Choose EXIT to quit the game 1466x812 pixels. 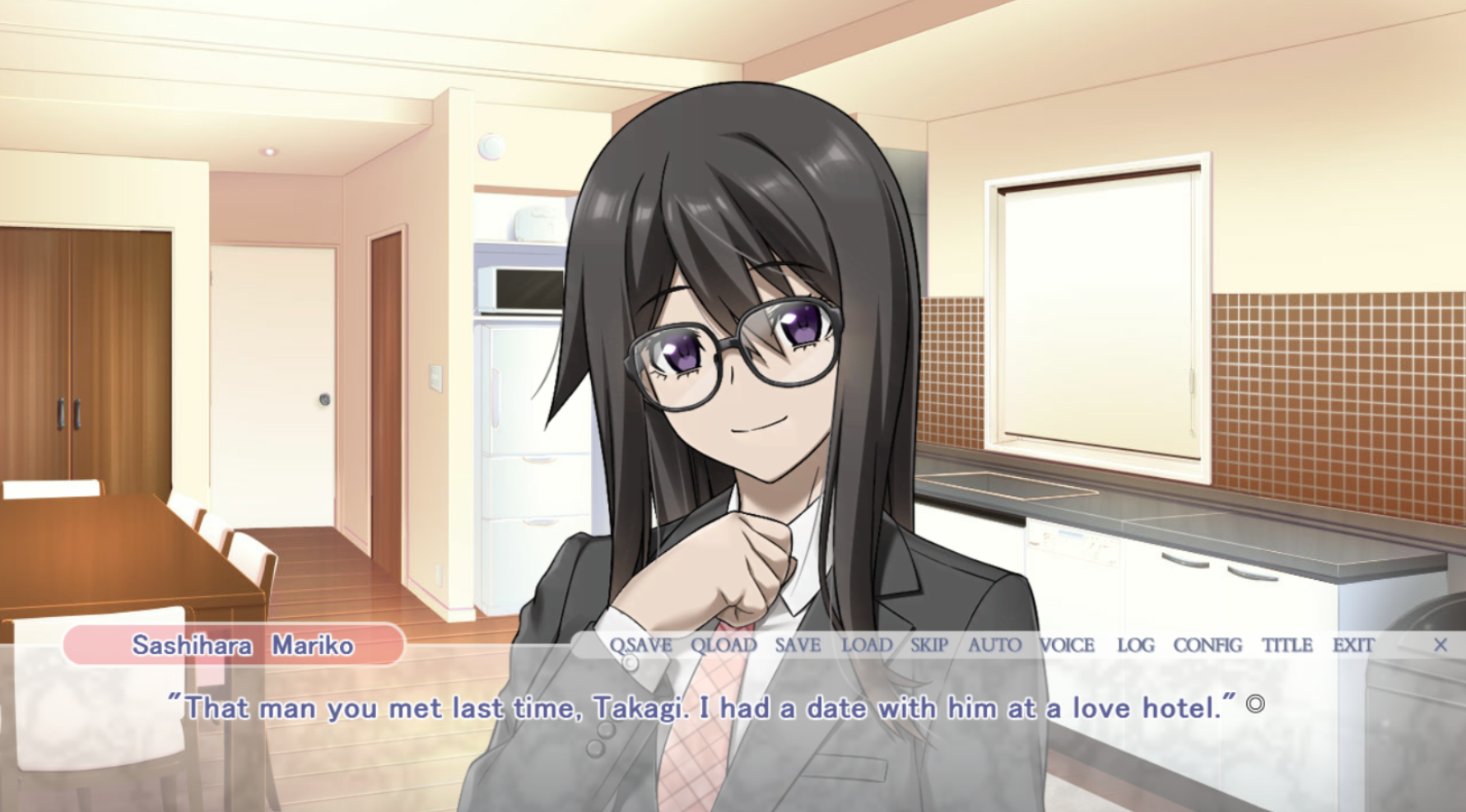point(1353,645)
